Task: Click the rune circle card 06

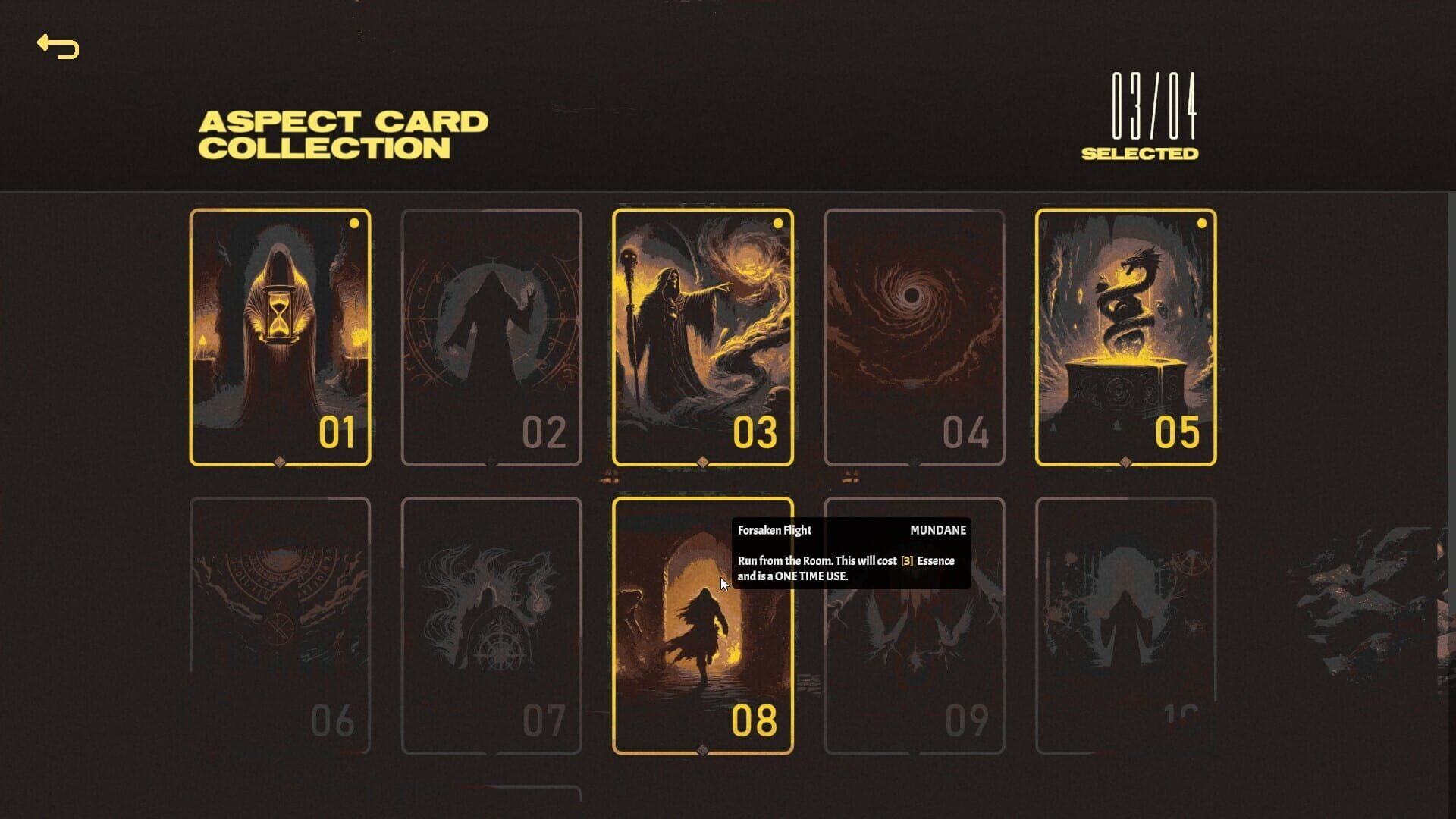Action: click(x=280, y=622)
